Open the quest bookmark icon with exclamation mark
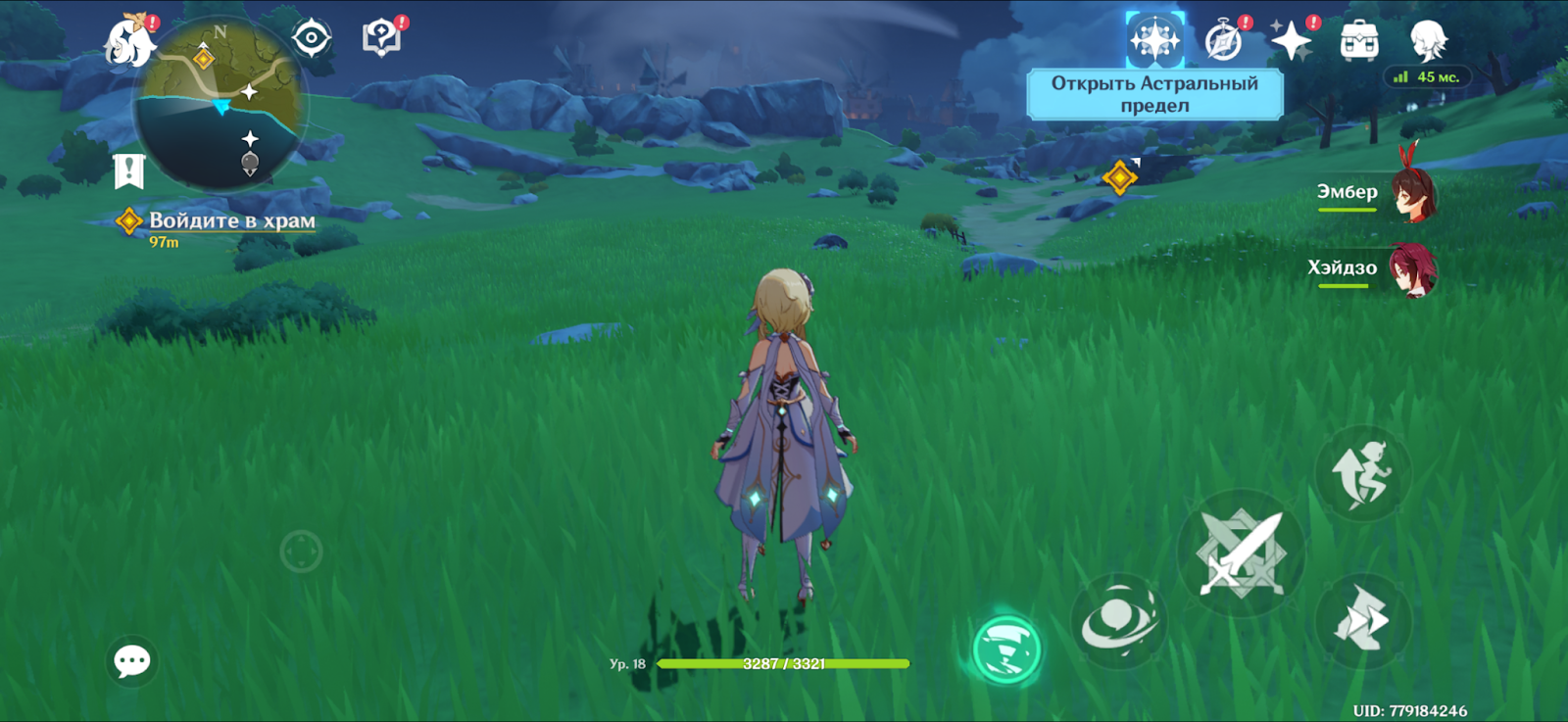 (129, 171)
